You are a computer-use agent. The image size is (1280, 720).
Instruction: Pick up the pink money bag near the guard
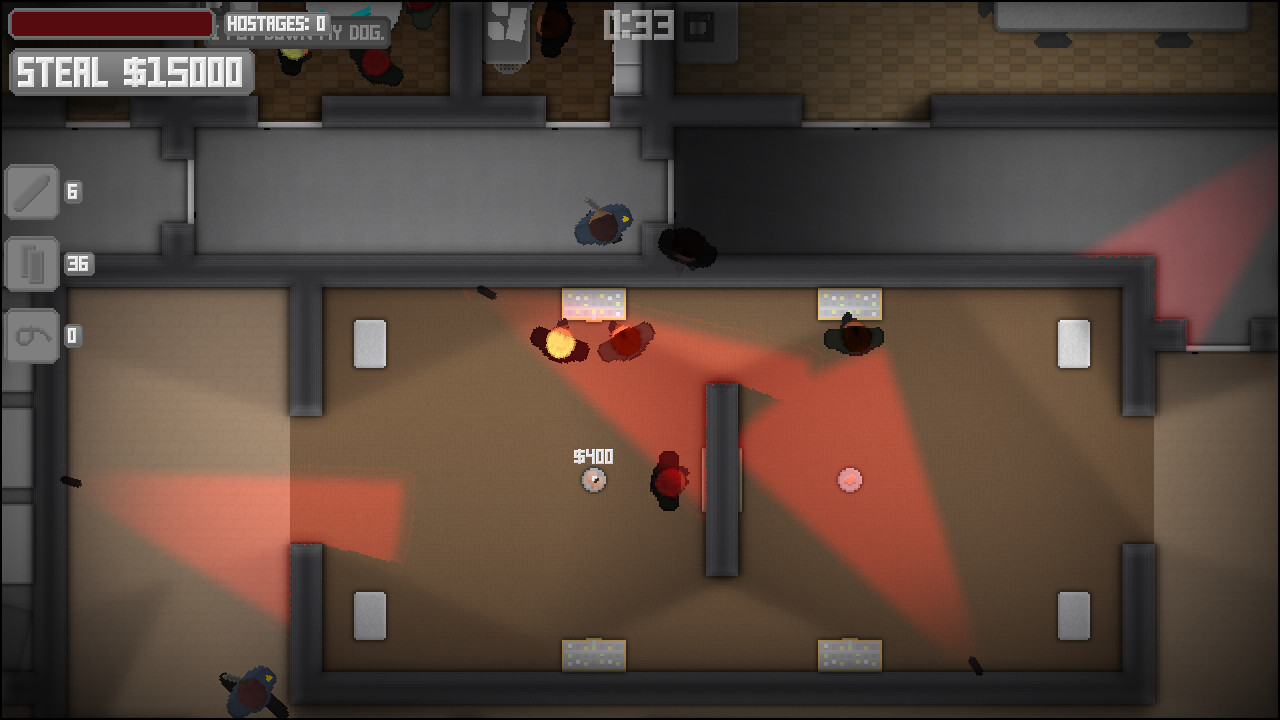tap(849, 481)
